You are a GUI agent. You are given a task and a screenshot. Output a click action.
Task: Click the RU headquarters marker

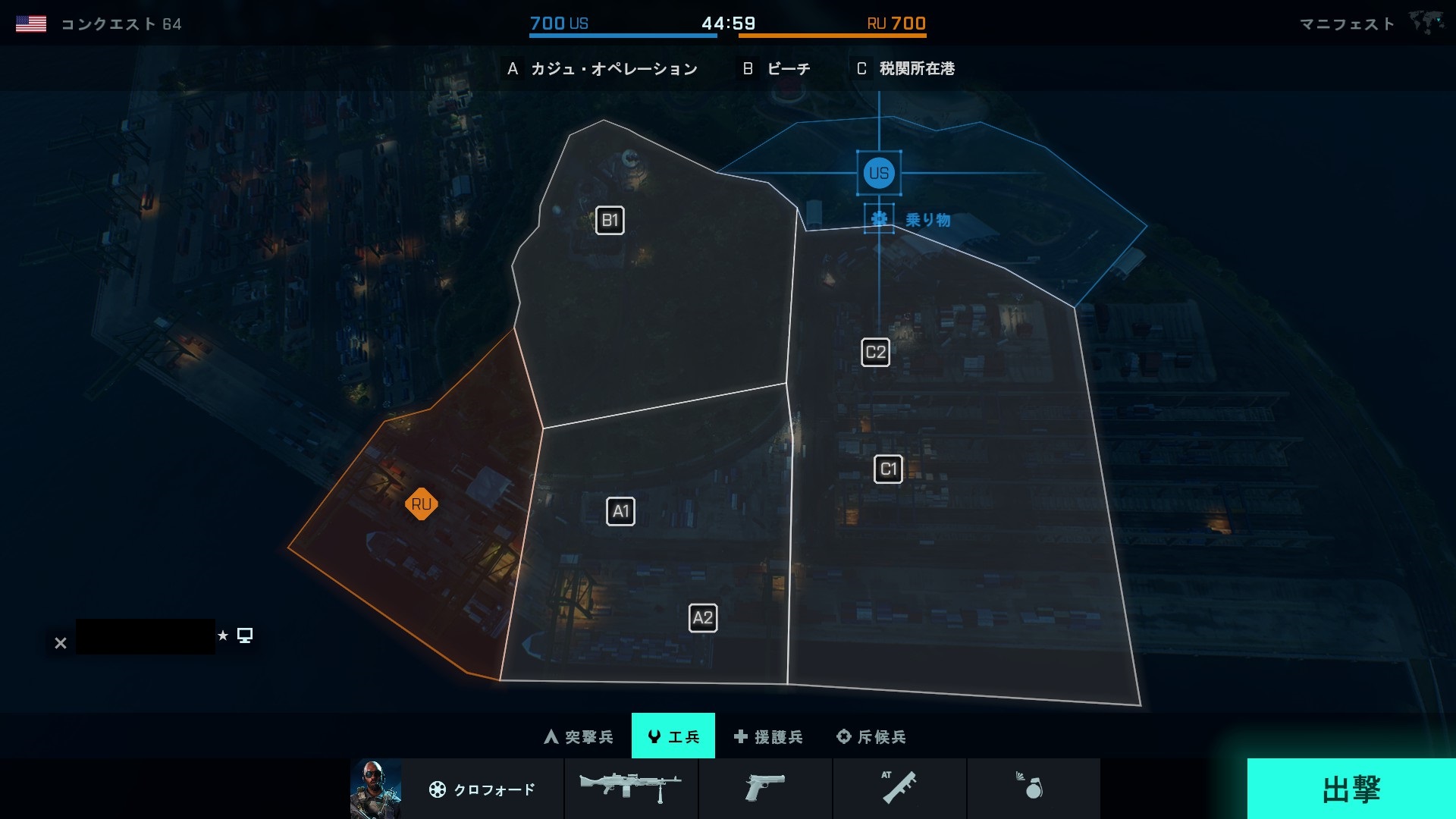421,504
